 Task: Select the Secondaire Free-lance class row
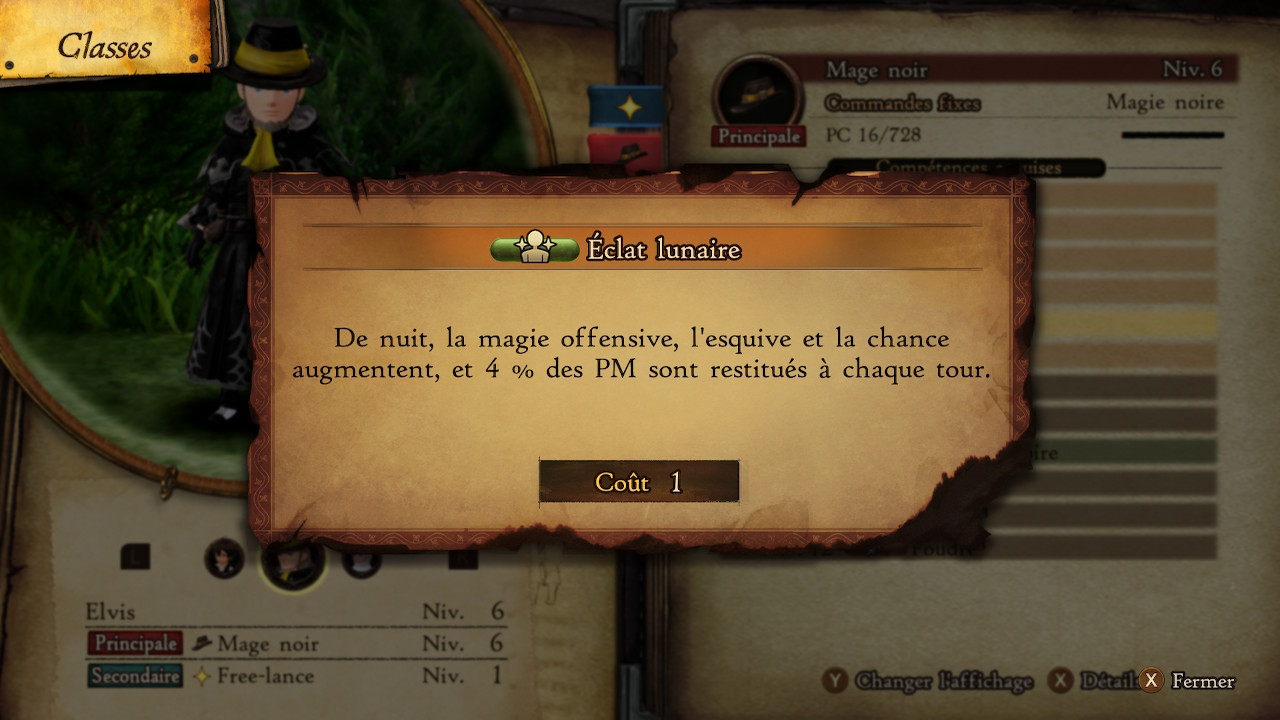[x=295, y=676]
